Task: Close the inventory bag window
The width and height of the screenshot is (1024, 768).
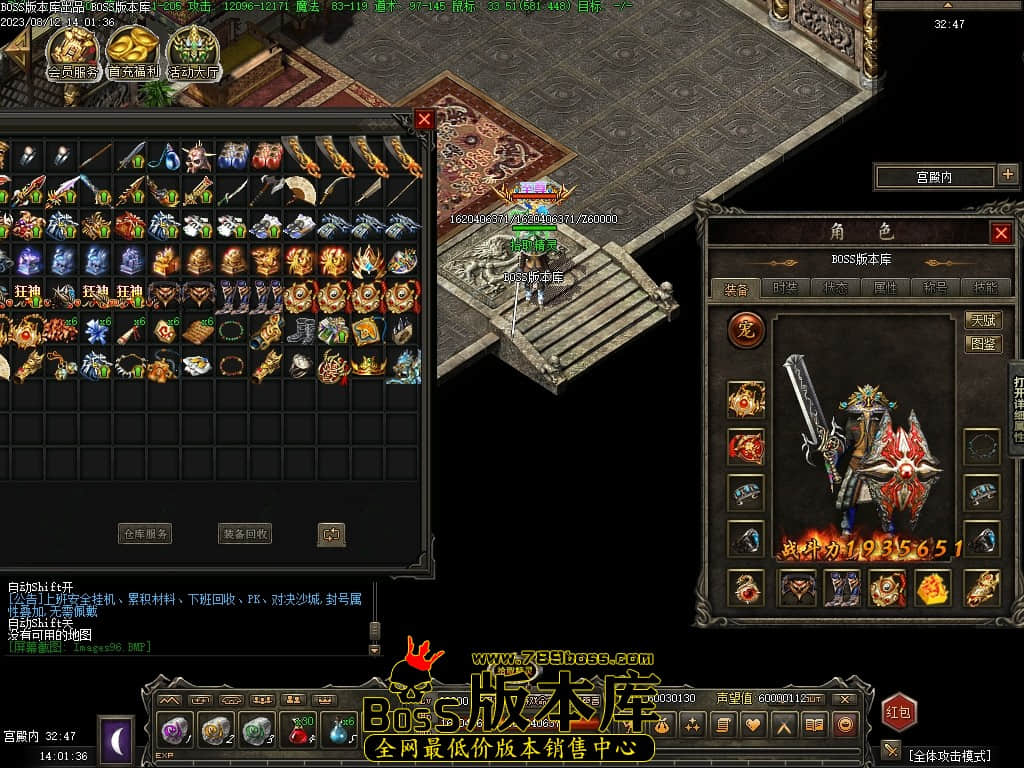Action: coord(425,119)
